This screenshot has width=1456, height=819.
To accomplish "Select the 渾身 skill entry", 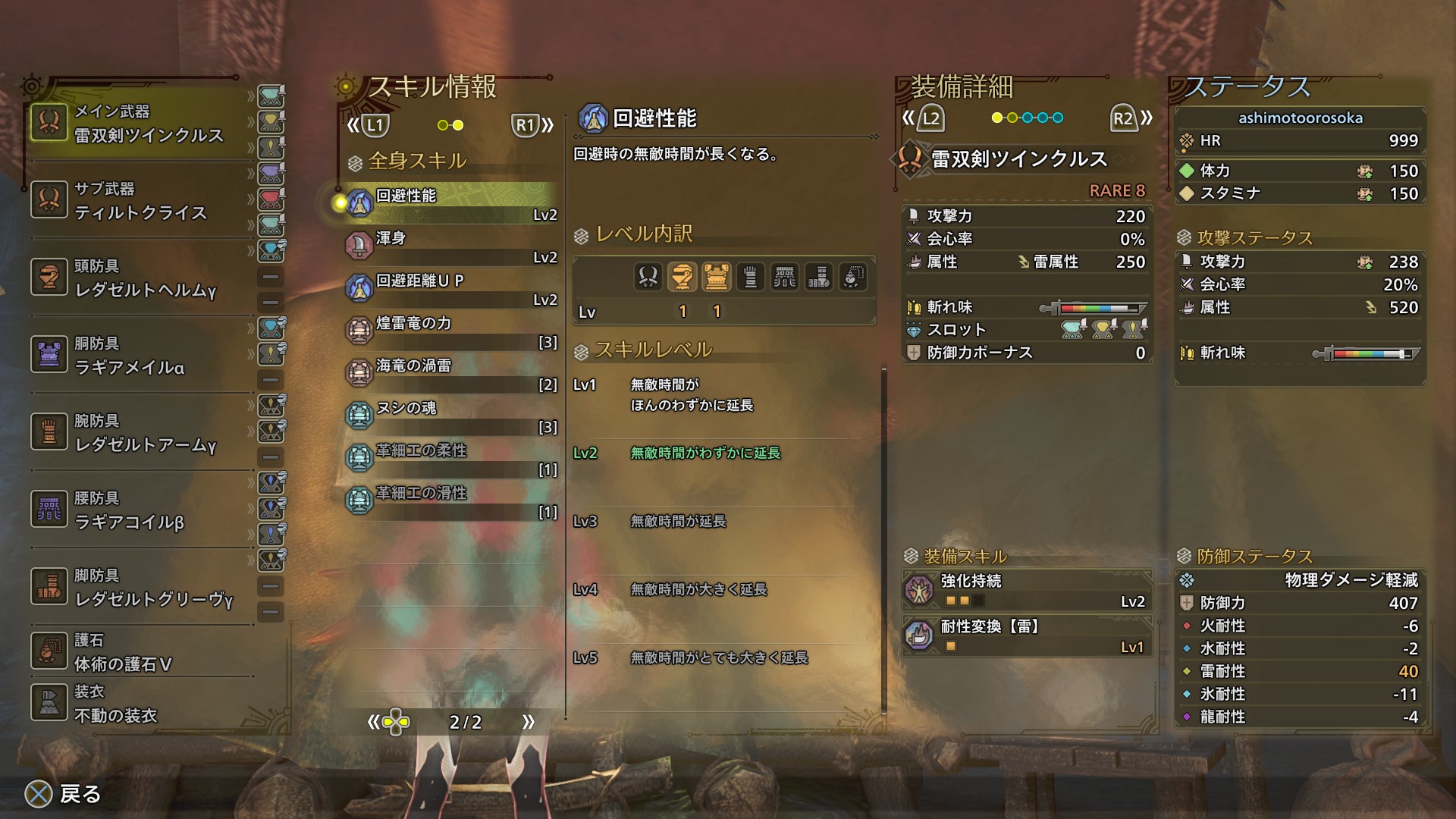I will pyautogui.click(x=451, y=246).
